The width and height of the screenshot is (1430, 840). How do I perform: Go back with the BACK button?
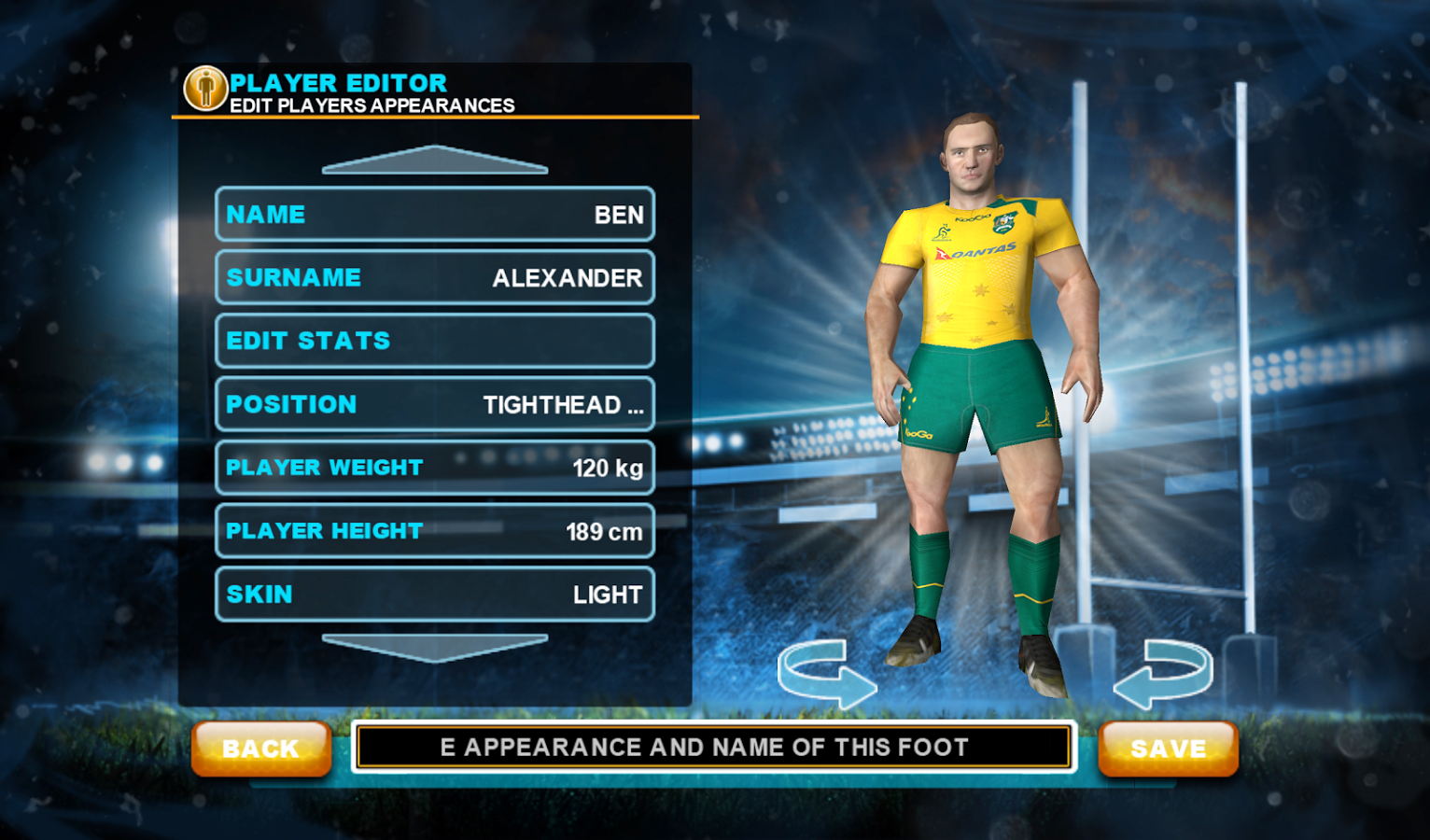point(261,749)
